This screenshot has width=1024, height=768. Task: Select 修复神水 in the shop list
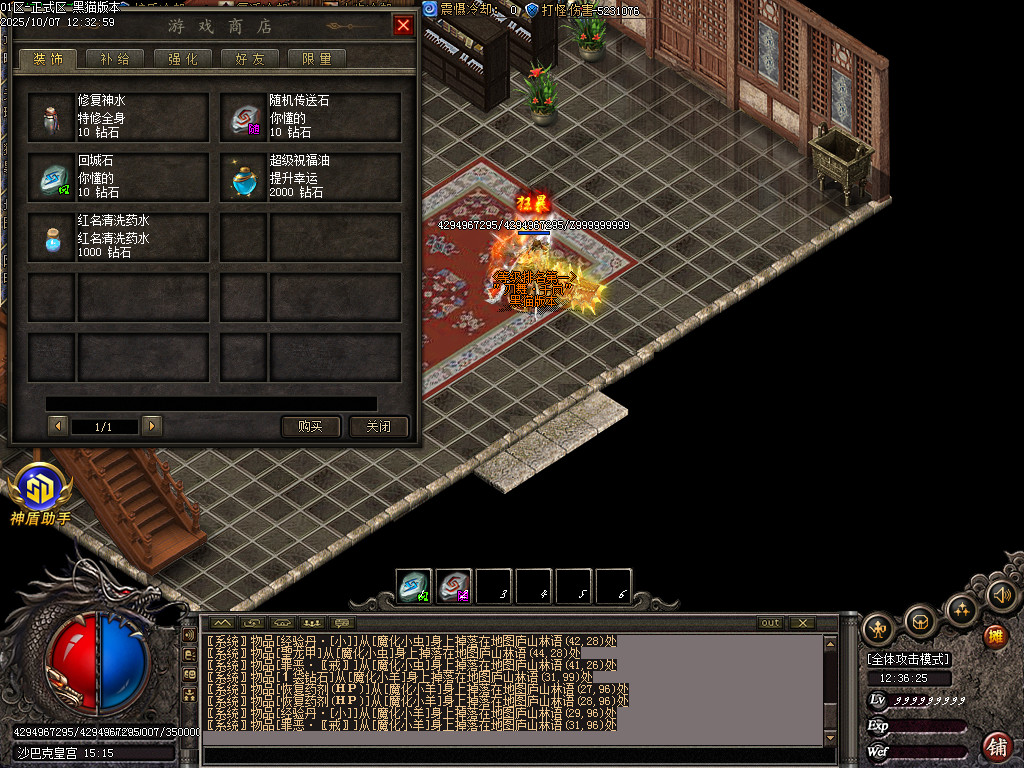pos(119,117)
